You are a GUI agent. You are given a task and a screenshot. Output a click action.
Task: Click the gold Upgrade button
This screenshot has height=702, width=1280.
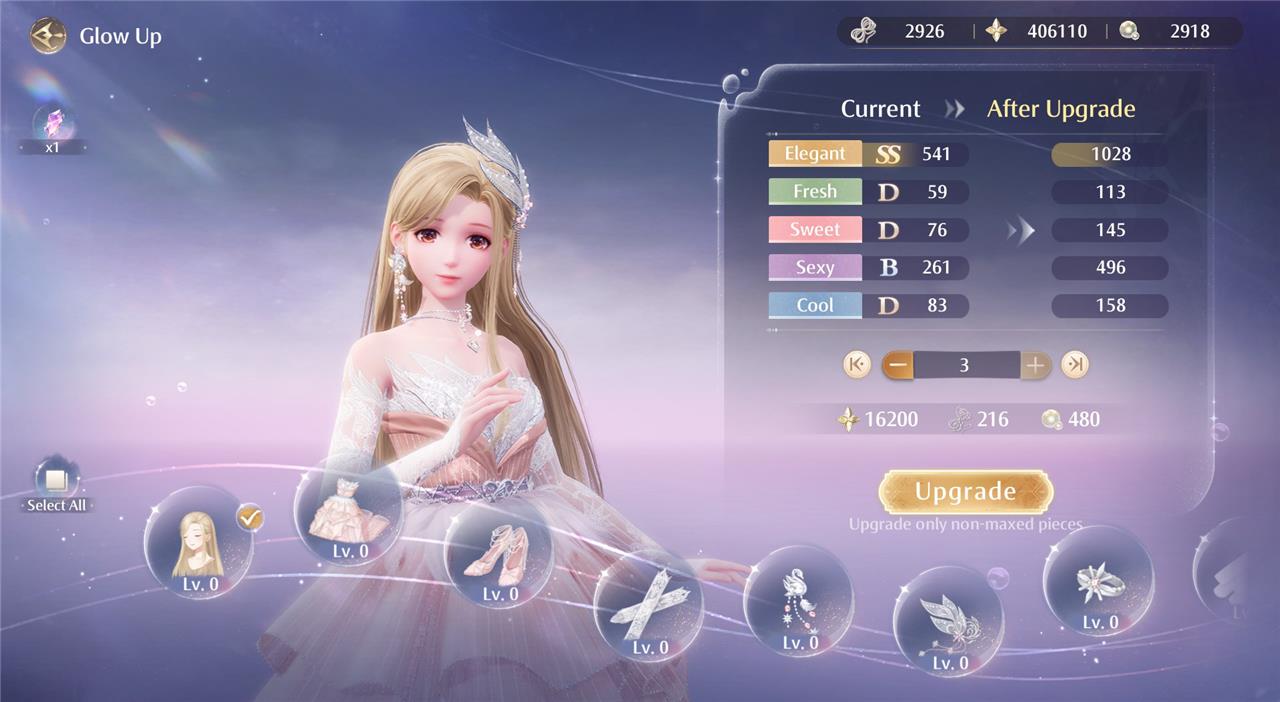pyautogui.click(x=965, y=492)
